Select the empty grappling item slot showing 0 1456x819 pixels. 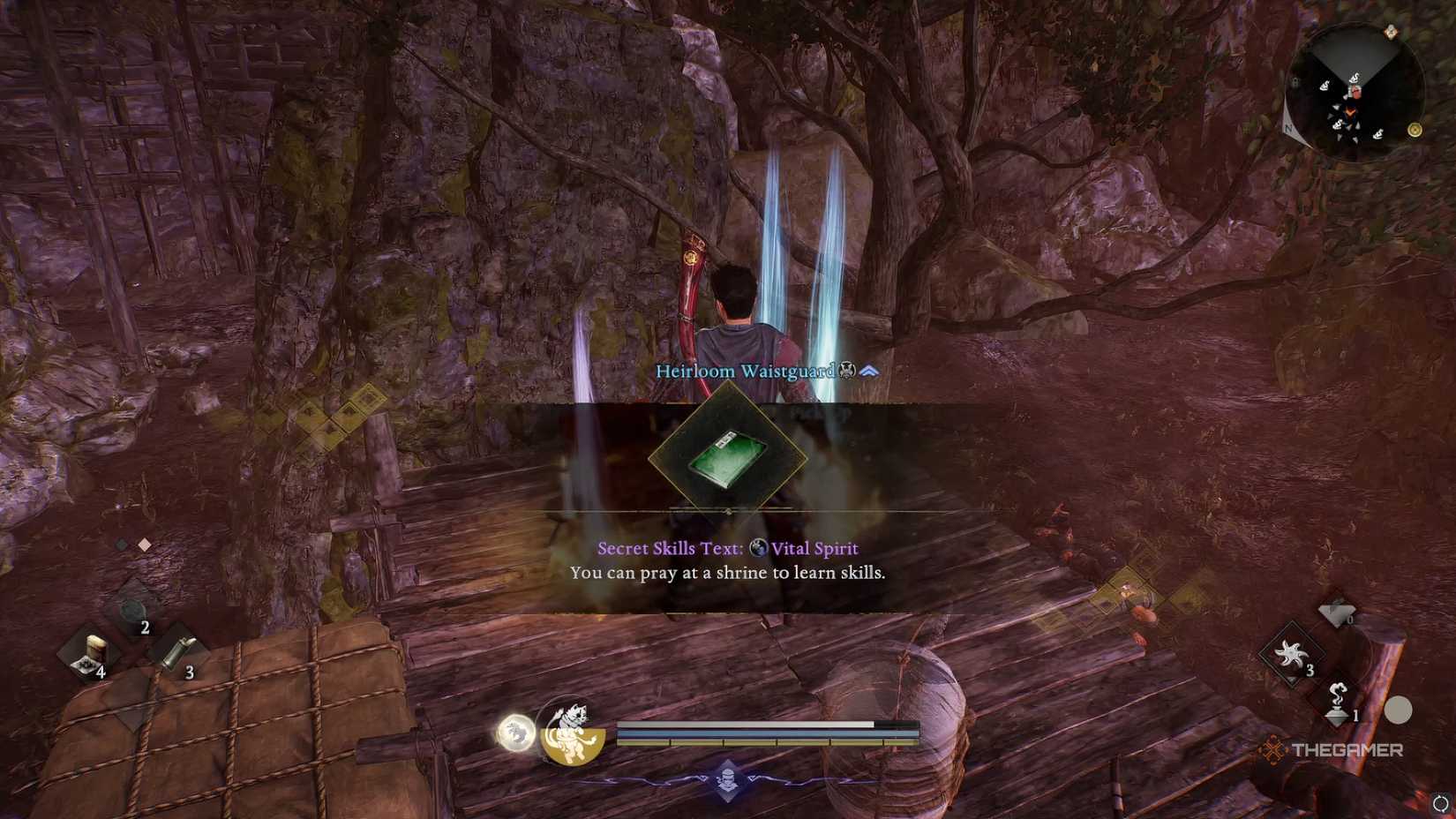1338,612
